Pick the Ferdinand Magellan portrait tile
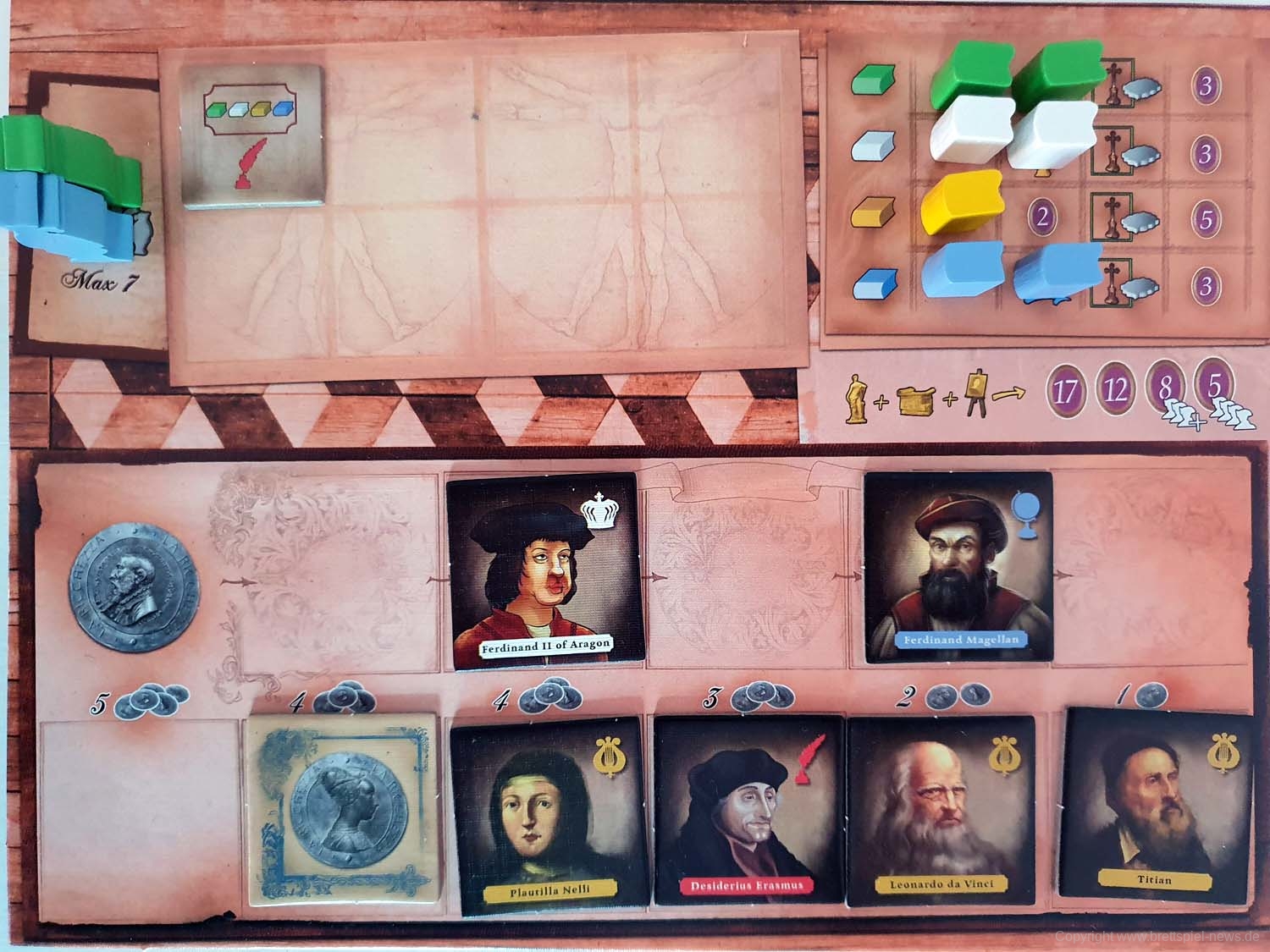The height and width of the screenshot is (952, 1270). (957, 566)
